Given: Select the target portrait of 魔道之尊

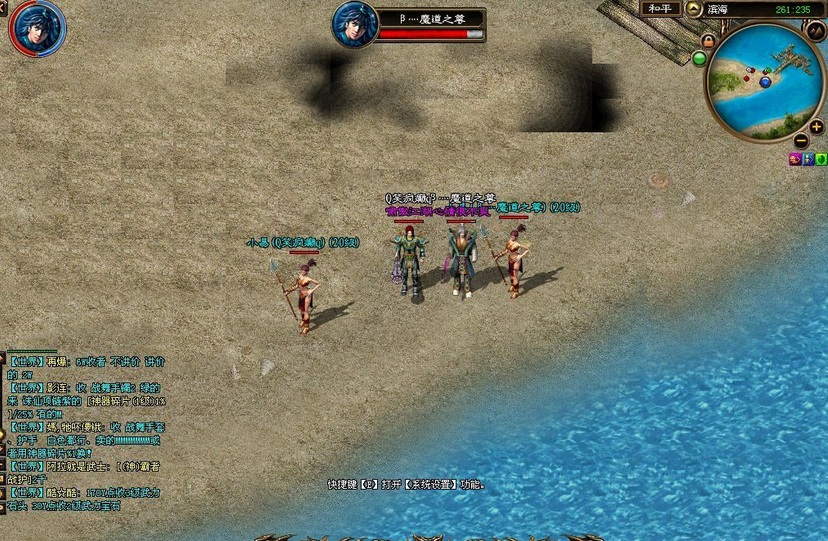Looking at the screenshot, I should tap(354, 24).
